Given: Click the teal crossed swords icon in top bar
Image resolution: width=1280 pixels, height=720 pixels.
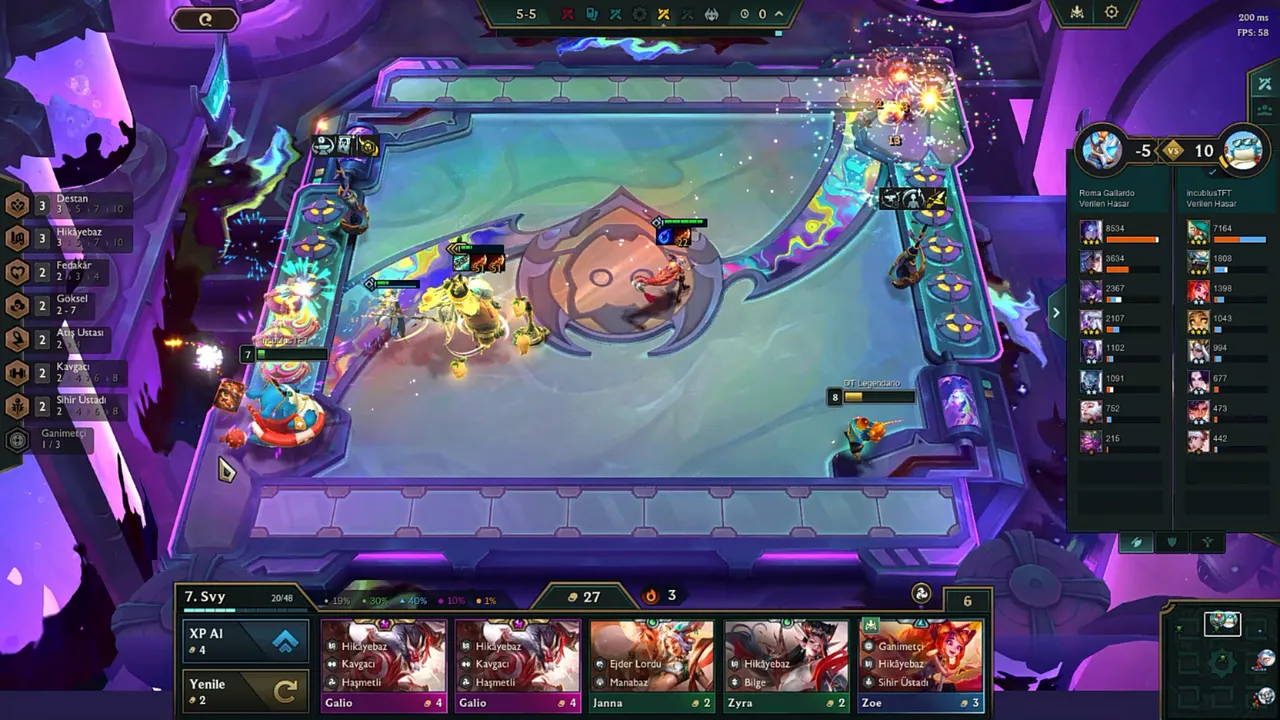Looking at the screenshot, I should click(615, 14).
